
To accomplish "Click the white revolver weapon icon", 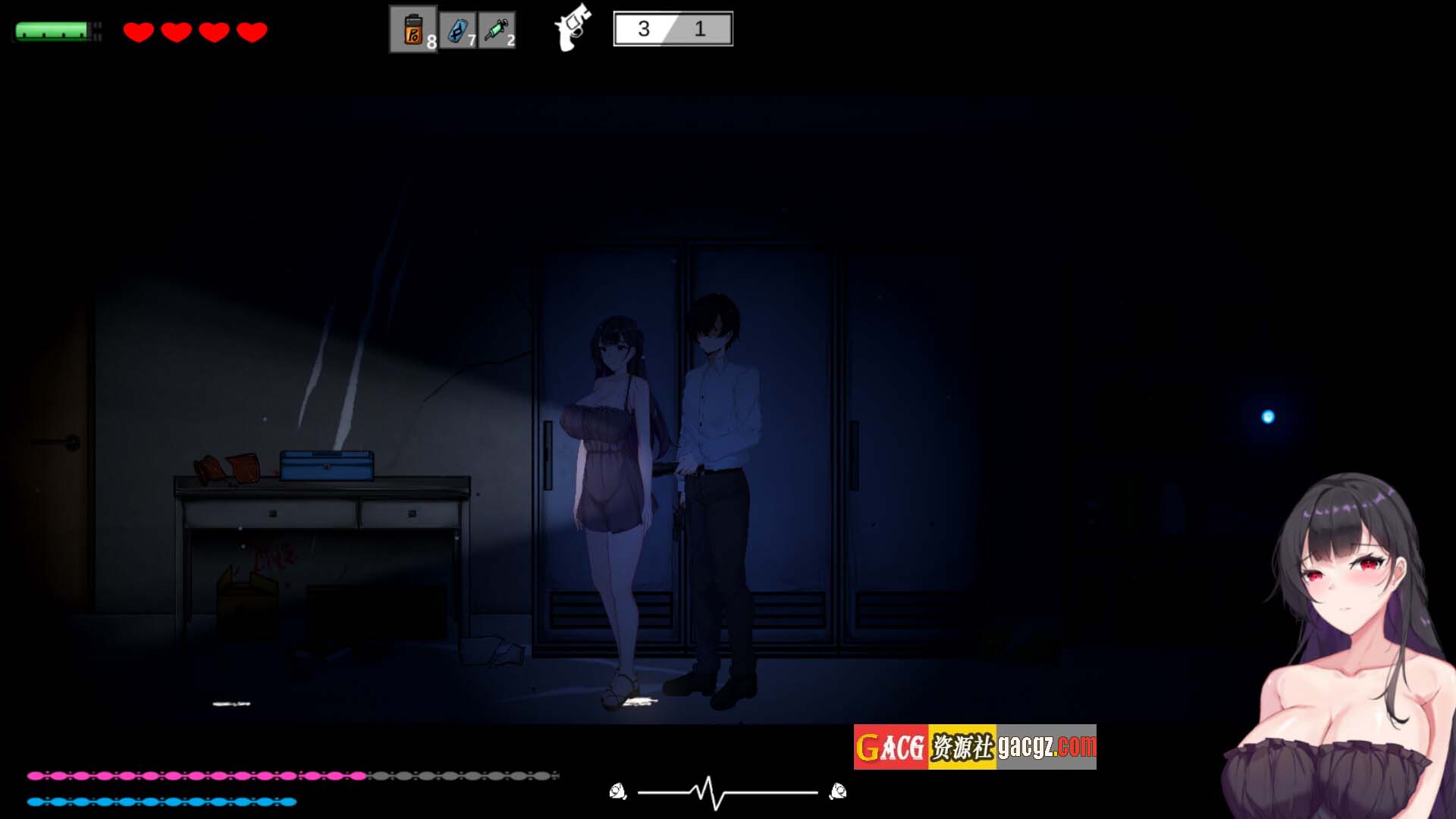I will (573, 27).
